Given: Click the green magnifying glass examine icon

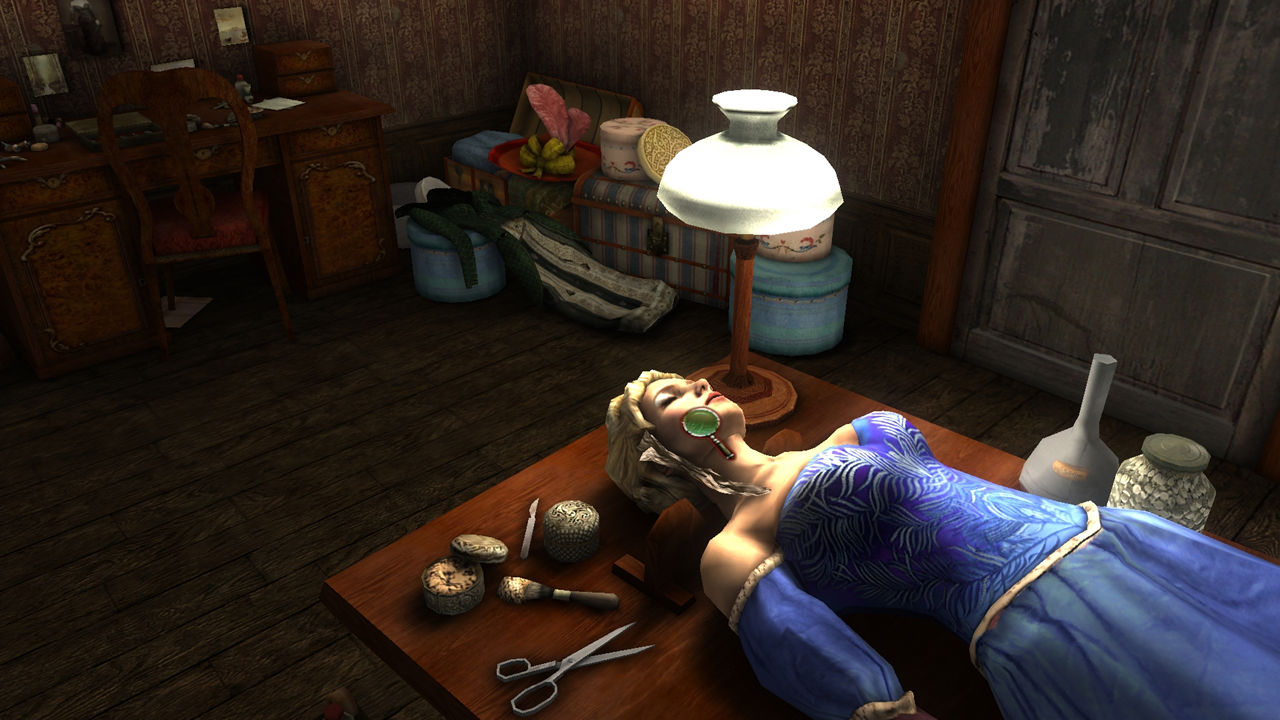Looking at the screenshot, I should point(701,424).
